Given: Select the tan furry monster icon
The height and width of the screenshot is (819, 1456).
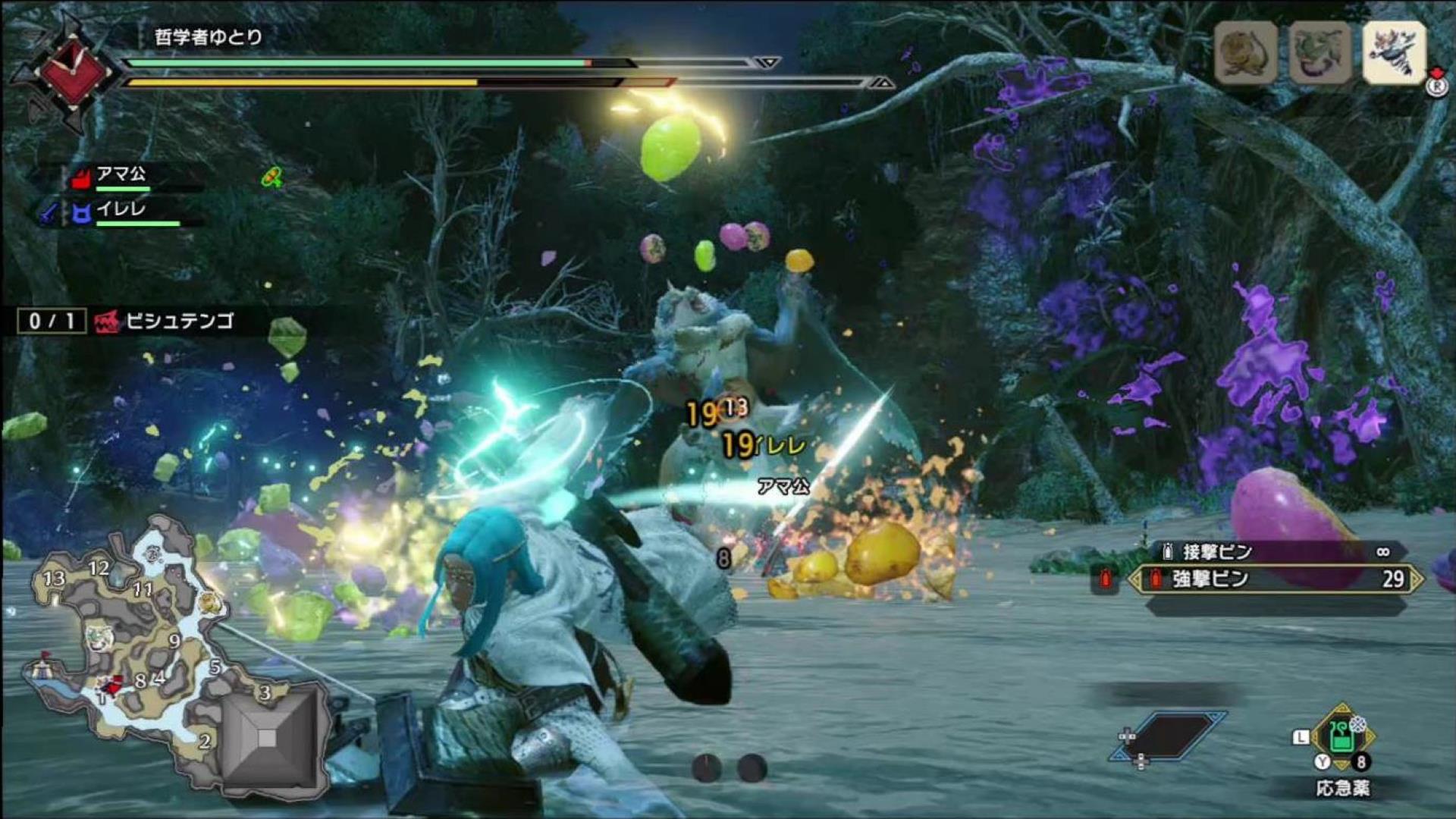Looking at the screenshot, I should coord(1245,52).
